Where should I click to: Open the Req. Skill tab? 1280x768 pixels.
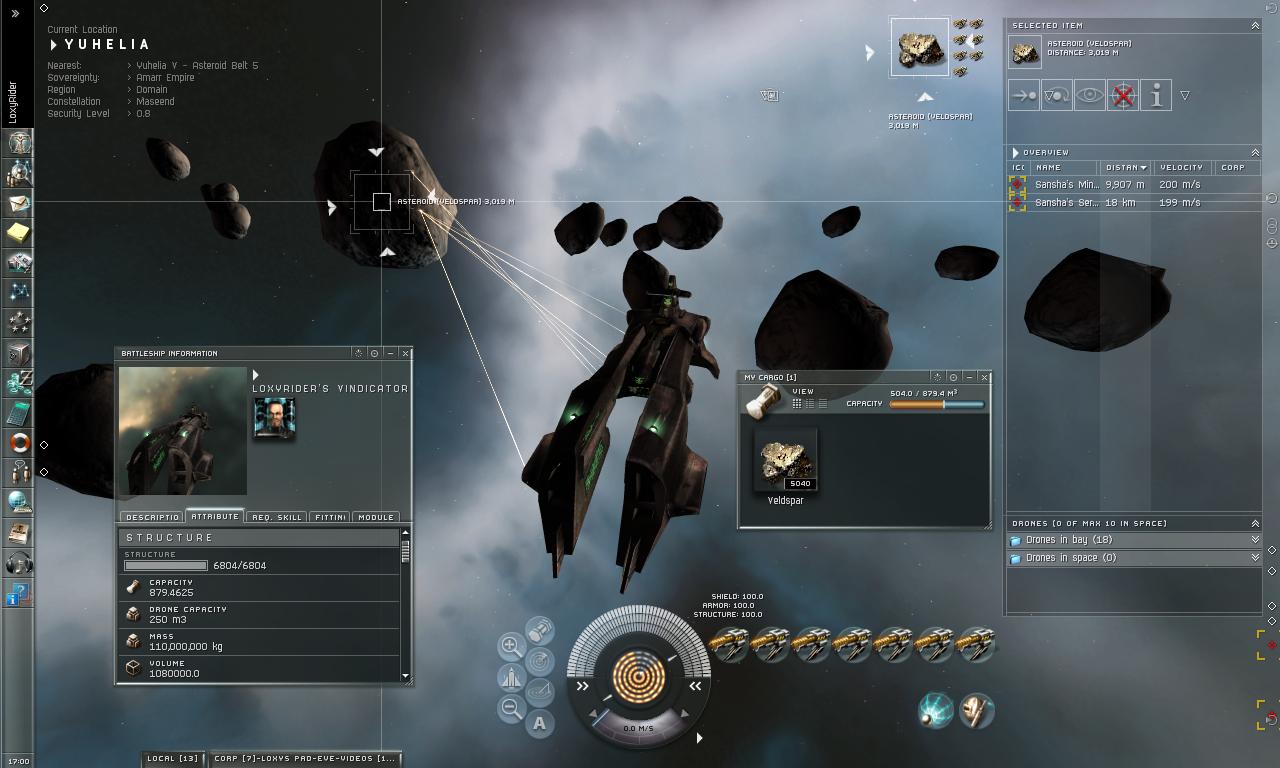(276, 518)
